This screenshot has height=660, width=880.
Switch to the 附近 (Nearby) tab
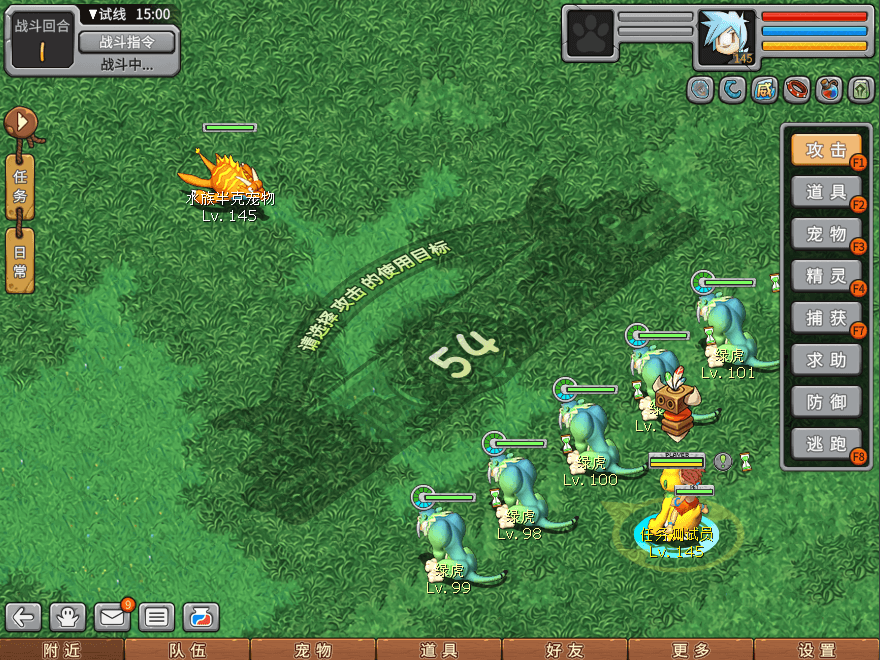point(62,650)
